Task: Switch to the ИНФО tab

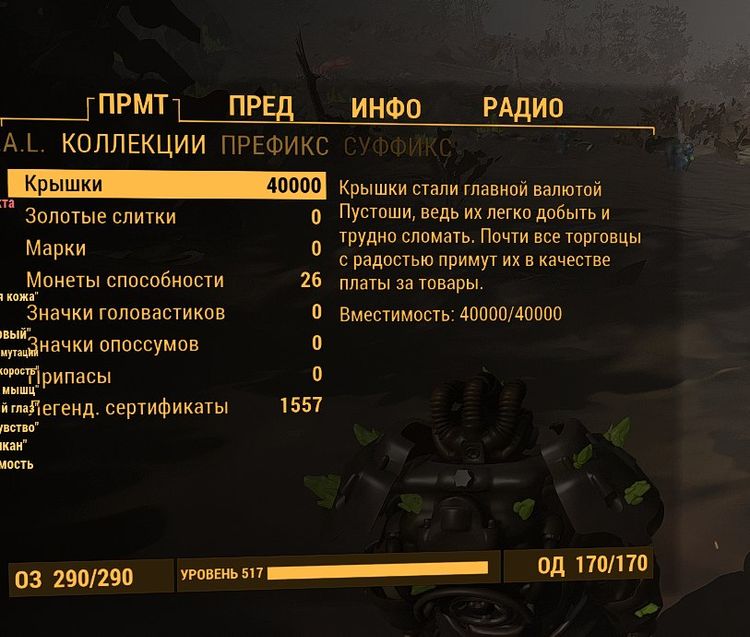Action: click(x=386, y=108)
